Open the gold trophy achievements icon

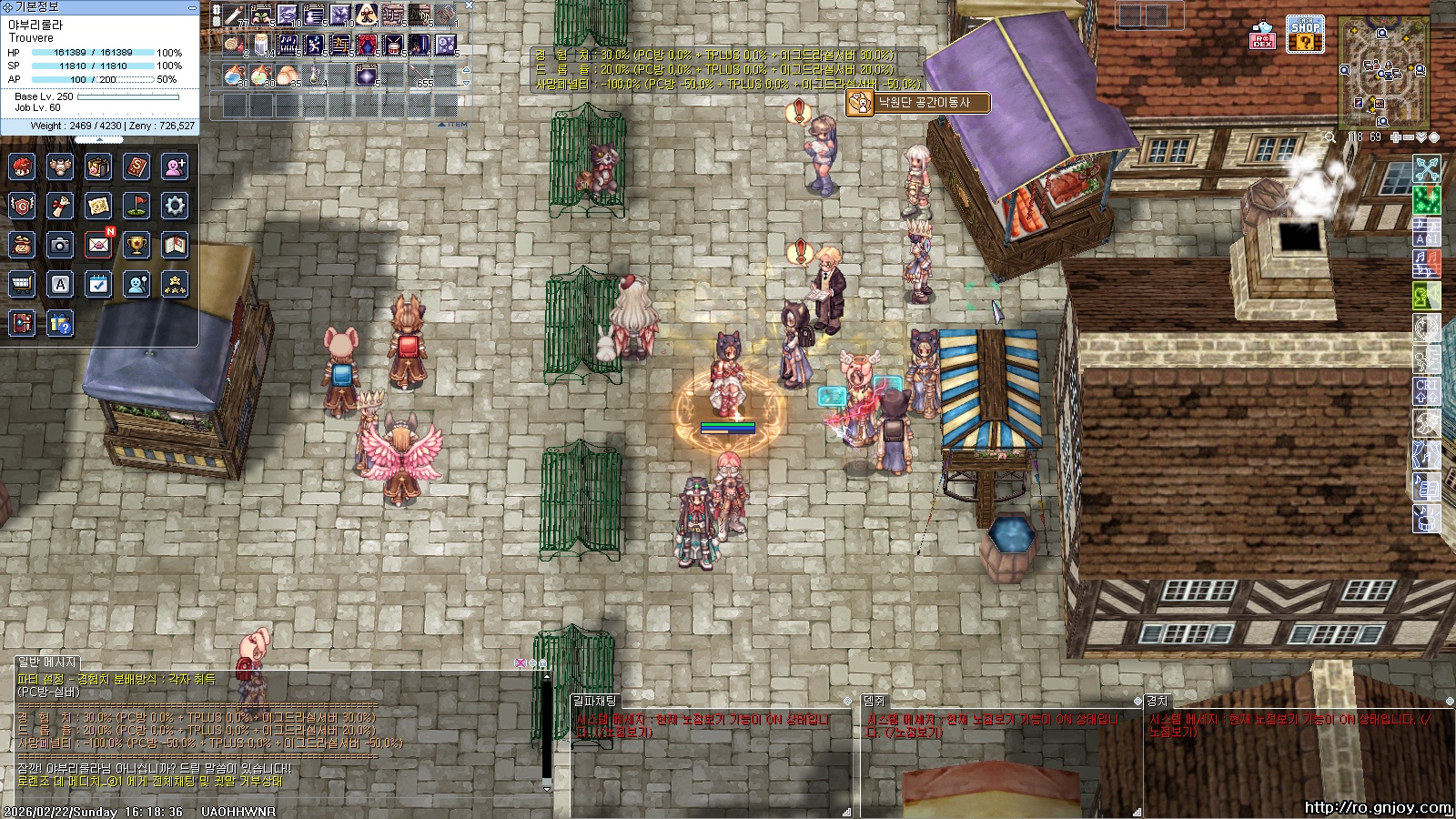tap(136, 244)
